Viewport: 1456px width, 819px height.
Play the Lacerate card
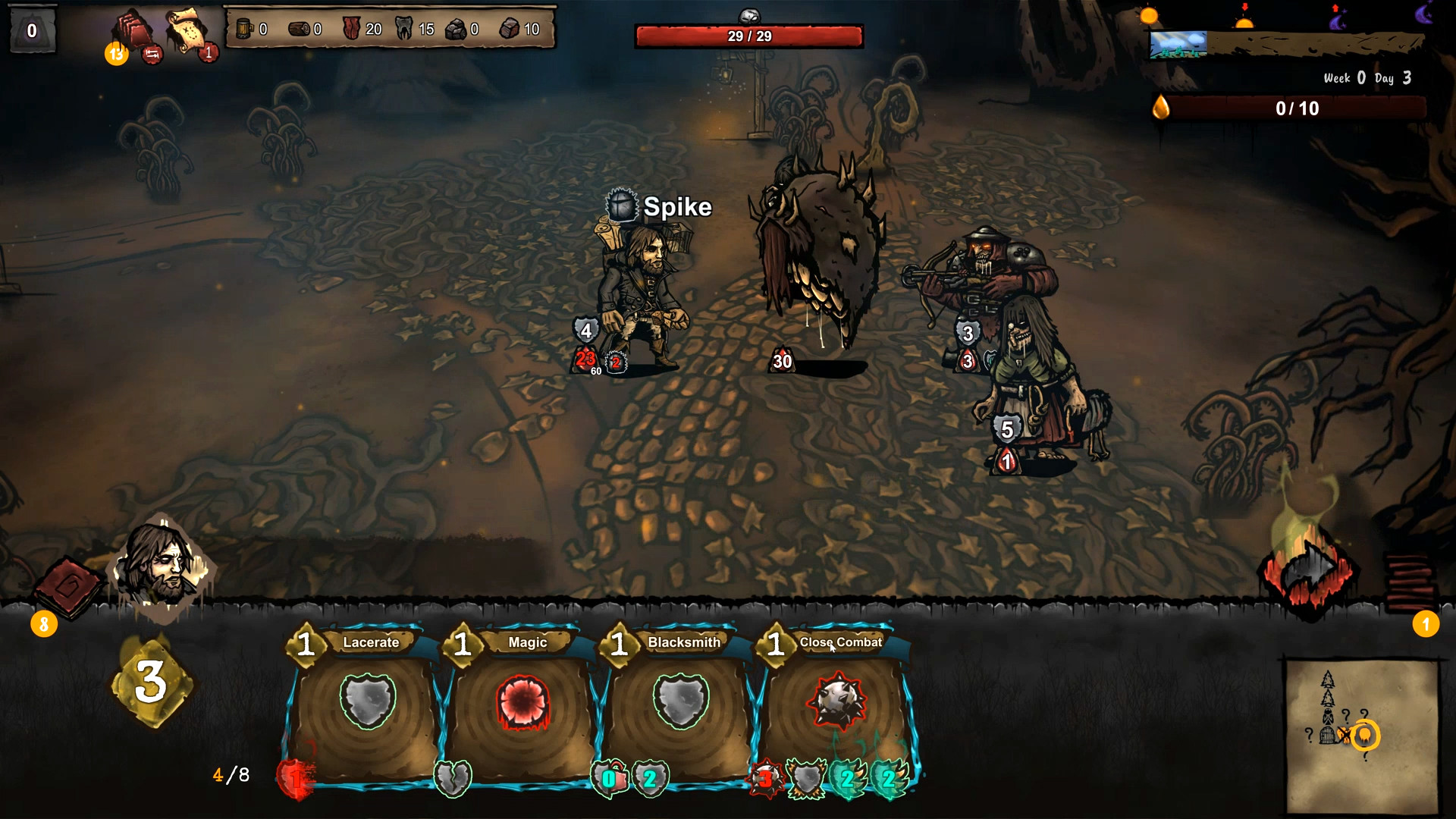tap(368, 705)
